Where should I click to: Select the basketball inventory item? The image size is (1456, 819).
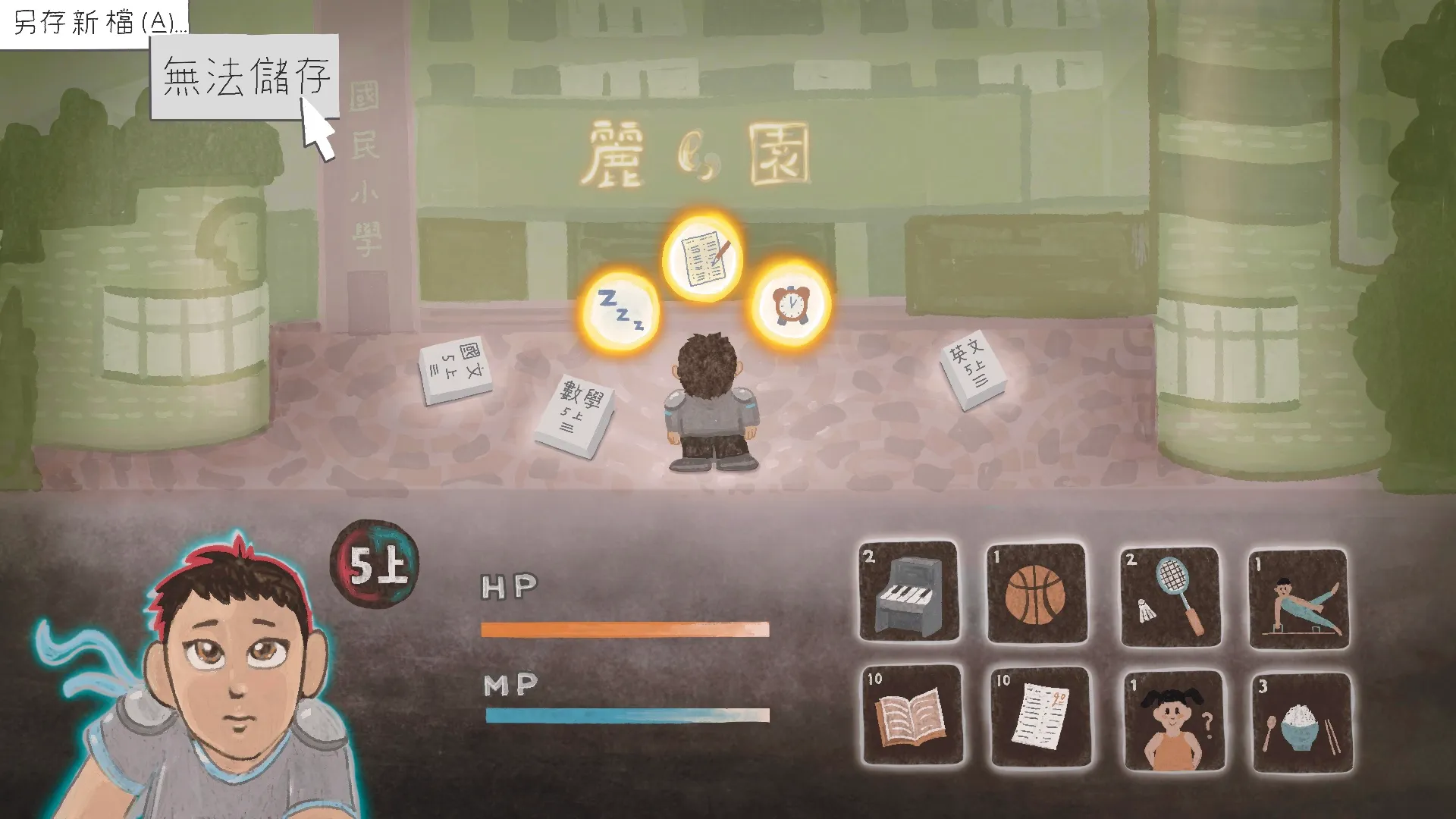tap(1038, 597)
